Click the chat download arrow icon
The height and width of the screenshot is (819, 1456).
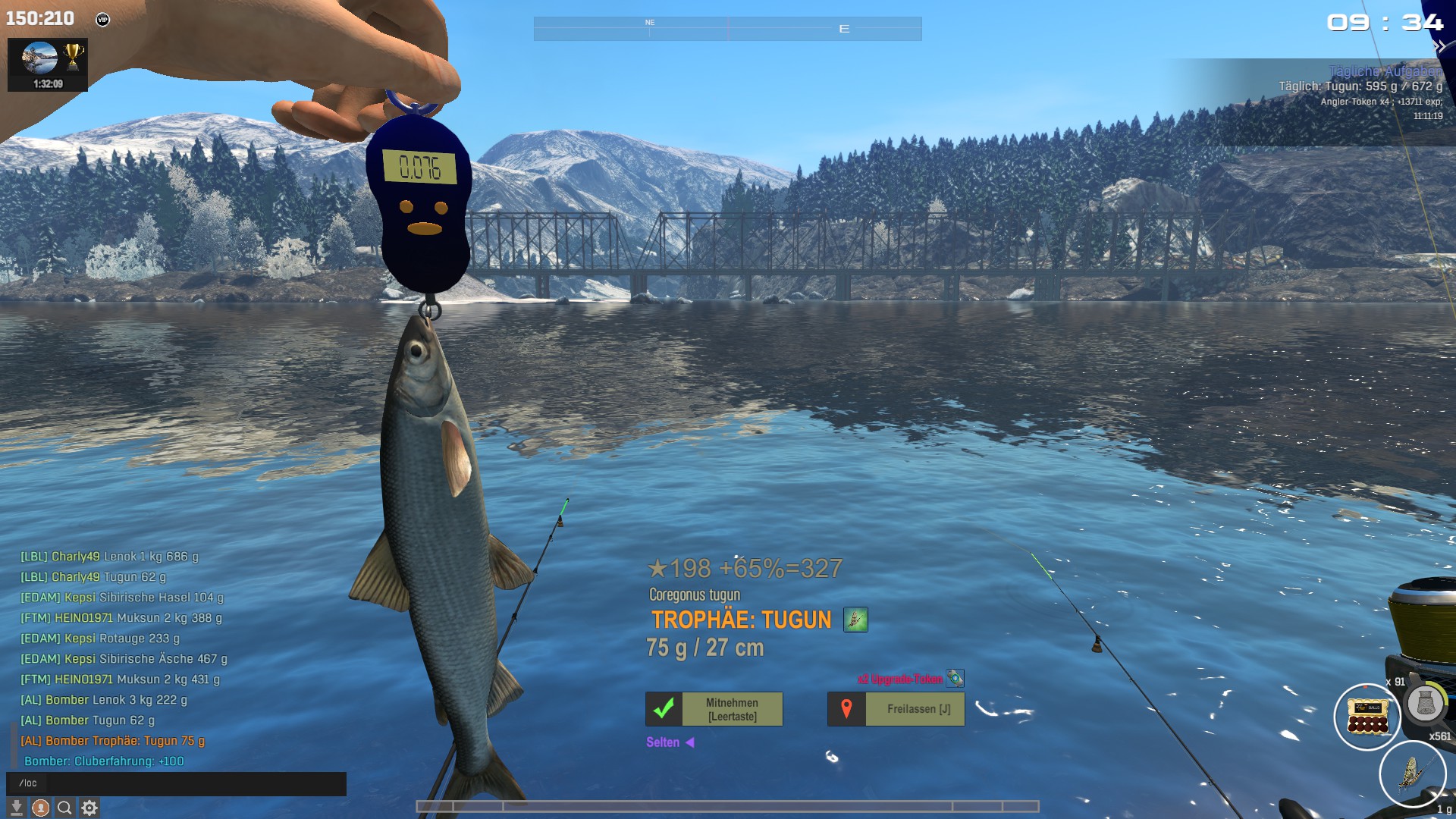16,808
